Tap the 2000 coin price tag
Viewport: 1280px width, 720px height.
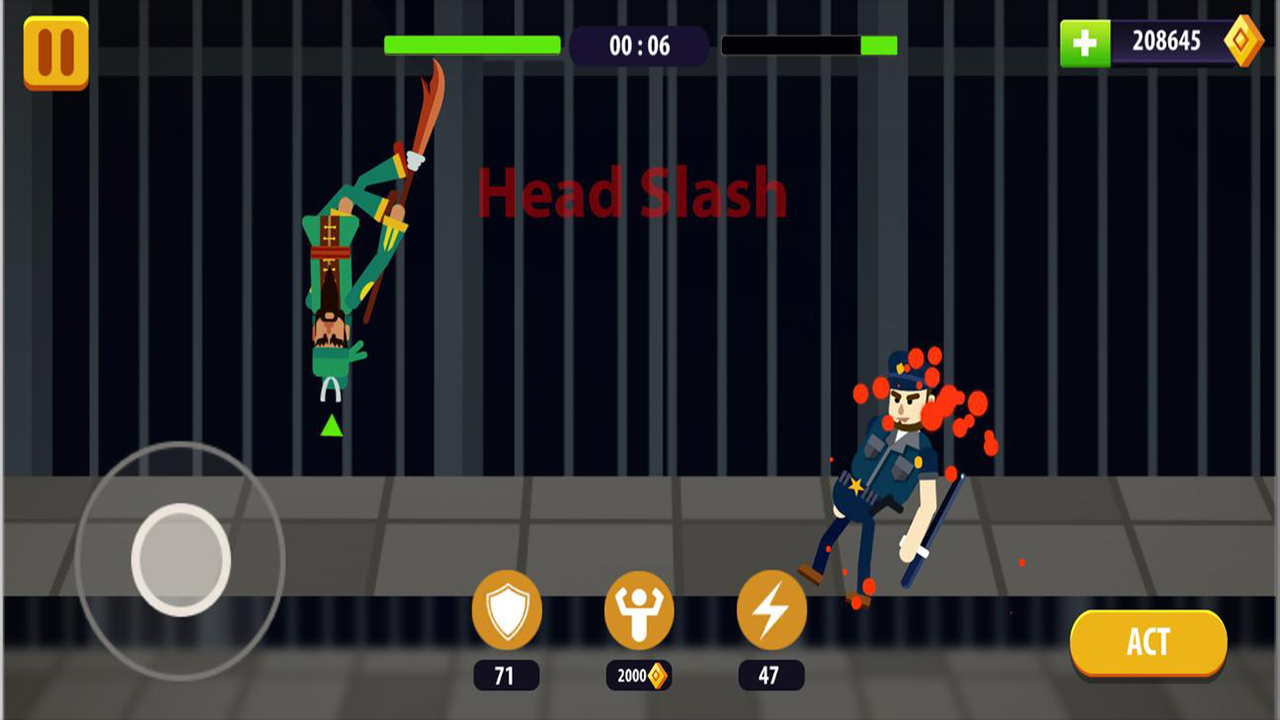click(x=640, y=677)
